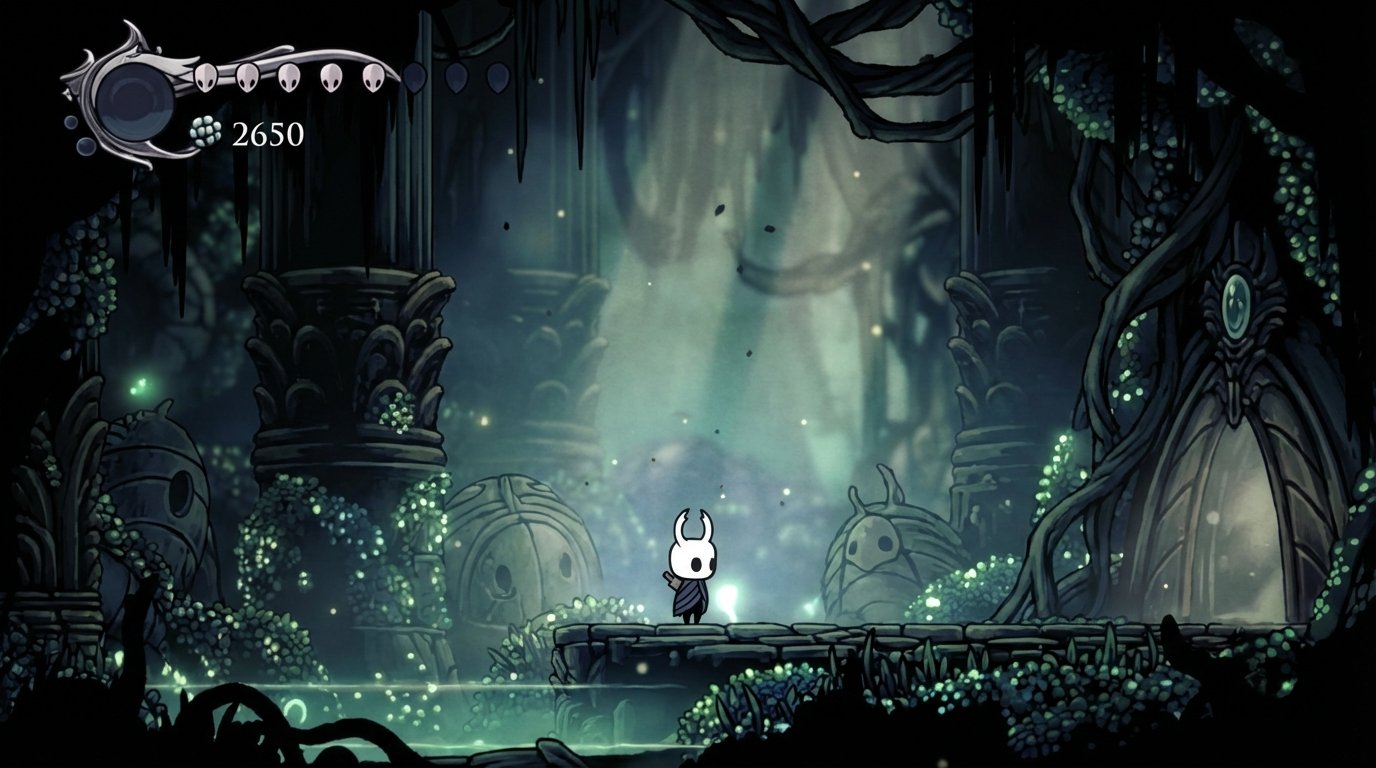Click the first health mask icon
1376x768 pixels.
(205, 78)
